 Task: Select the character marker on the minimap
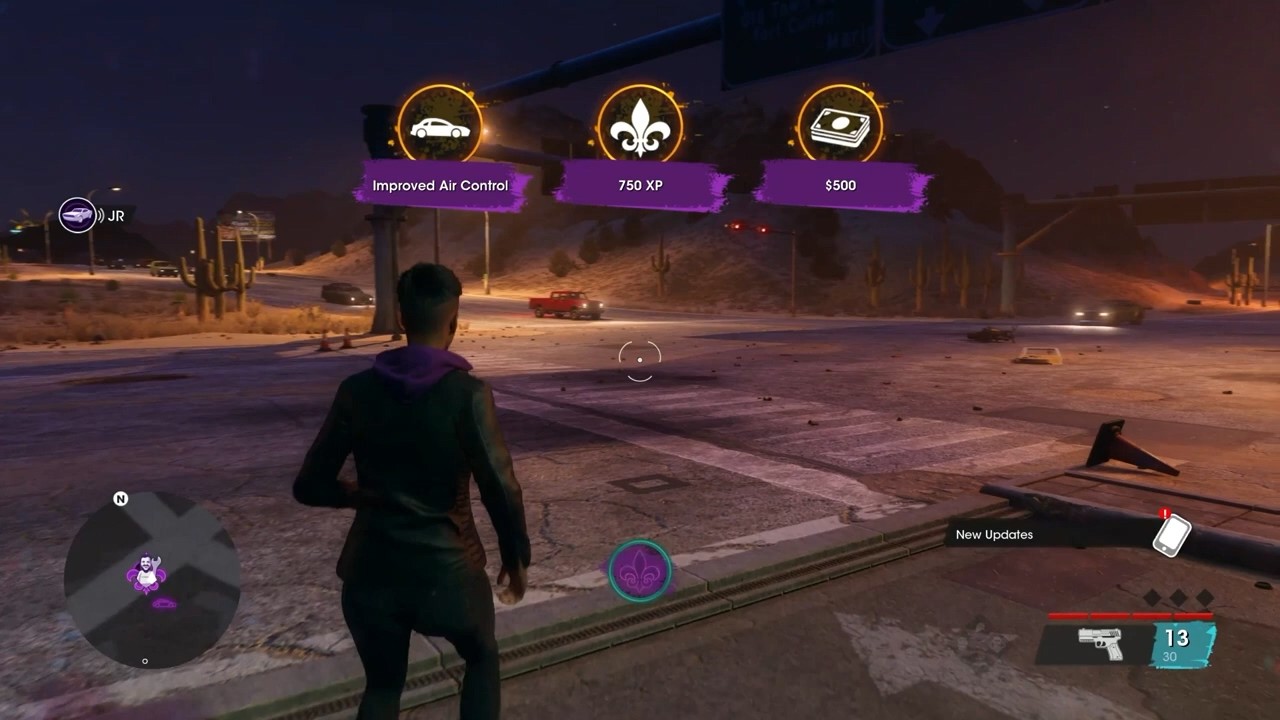(x=146, y=575)
